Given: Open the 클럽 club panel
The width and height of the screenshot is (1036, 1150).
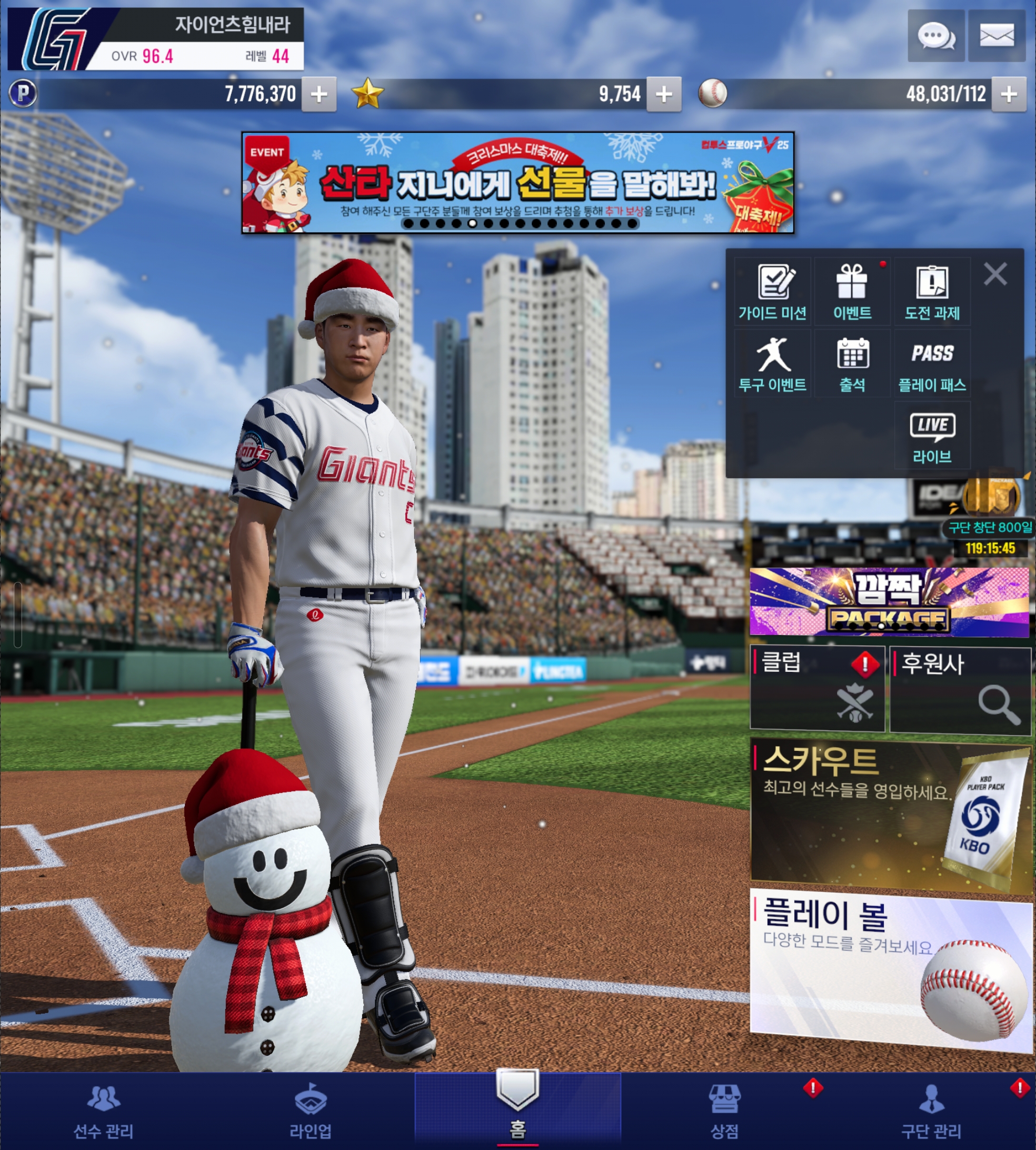Looking at the screenshot, I should pos(818,688).
